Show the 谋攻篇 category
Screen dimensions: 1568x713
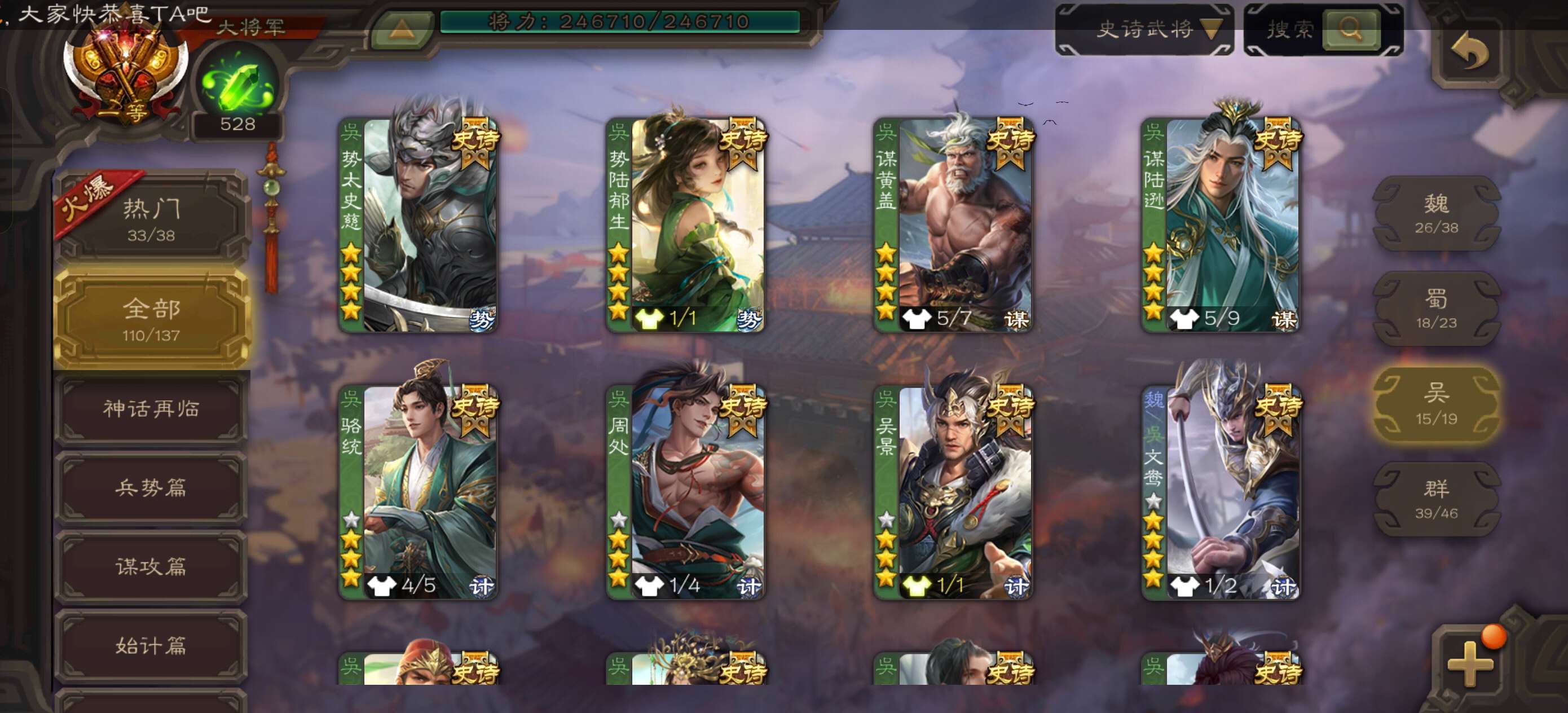coord(151,567)
